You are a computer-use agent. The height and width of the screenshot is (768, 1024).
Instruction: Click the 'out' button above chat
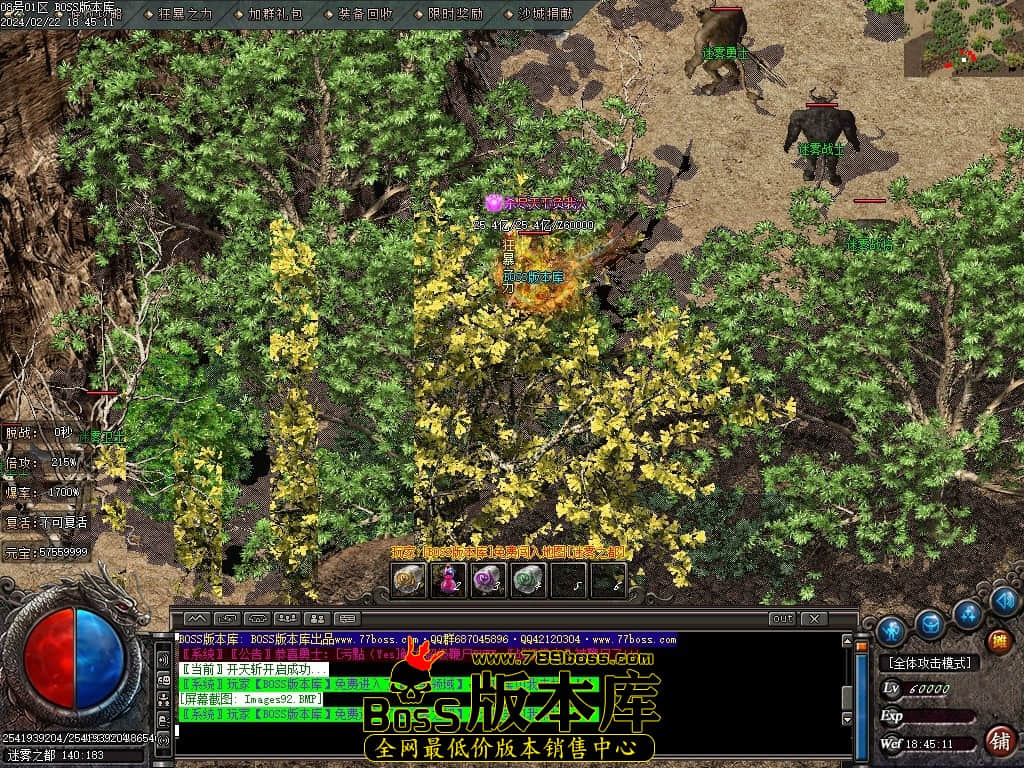click(x=782, y=619)
